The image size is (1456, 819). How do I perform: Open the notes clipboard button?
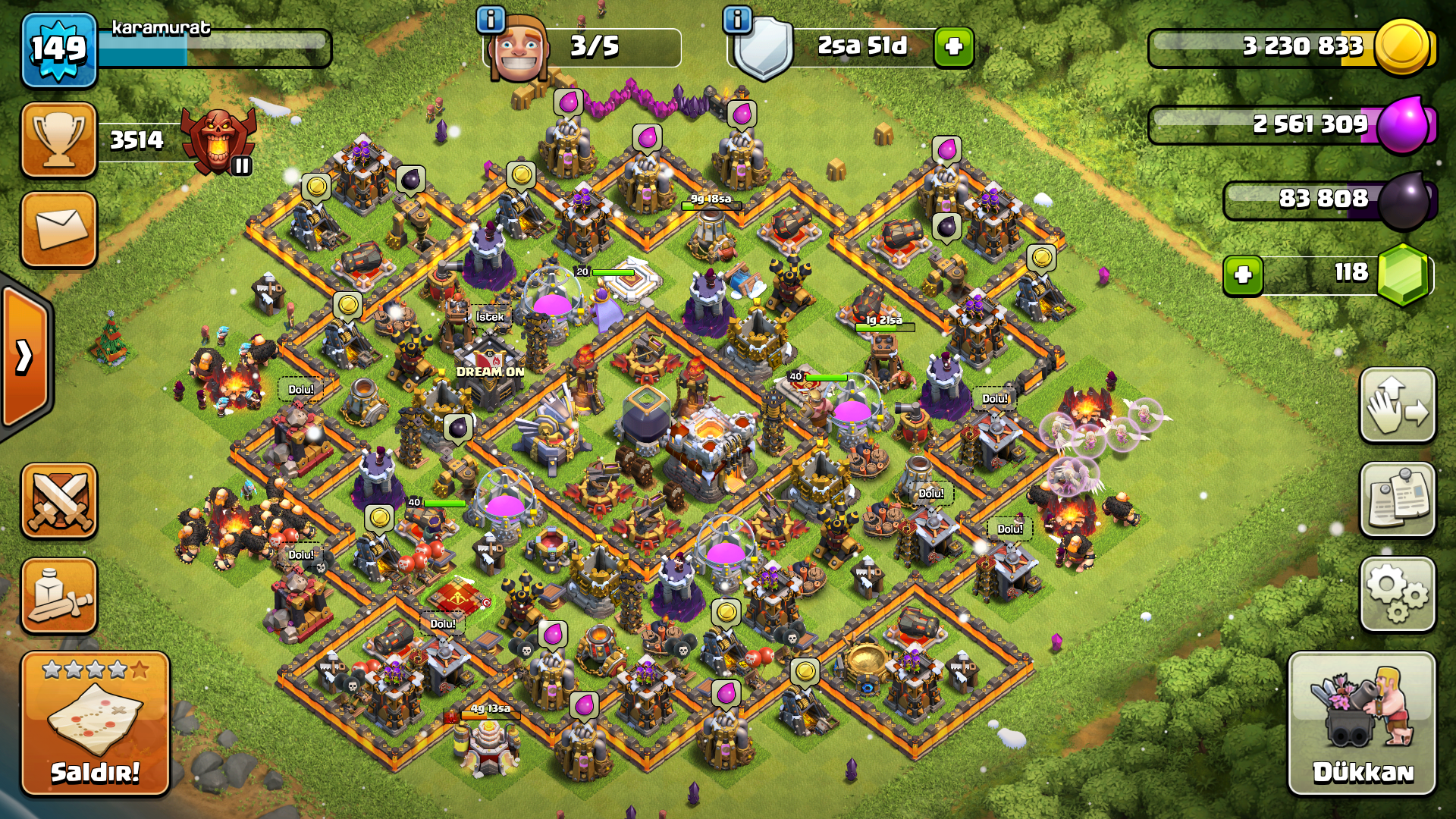tap(1398, 499)
